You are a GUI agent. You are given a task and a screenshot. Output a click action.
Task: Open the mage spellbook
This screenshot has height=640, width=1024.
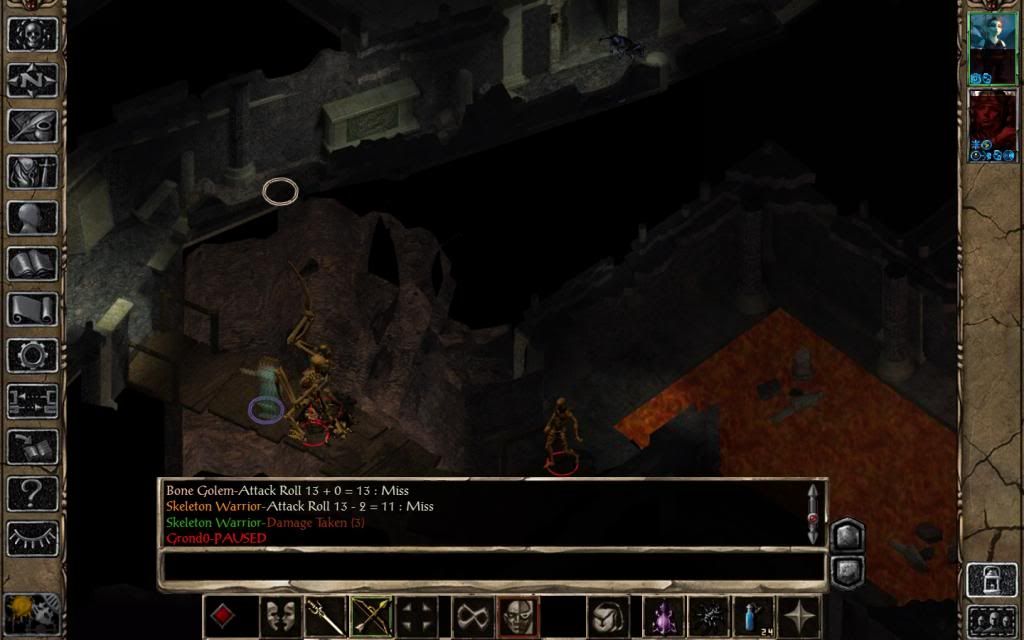coord(32,263)
